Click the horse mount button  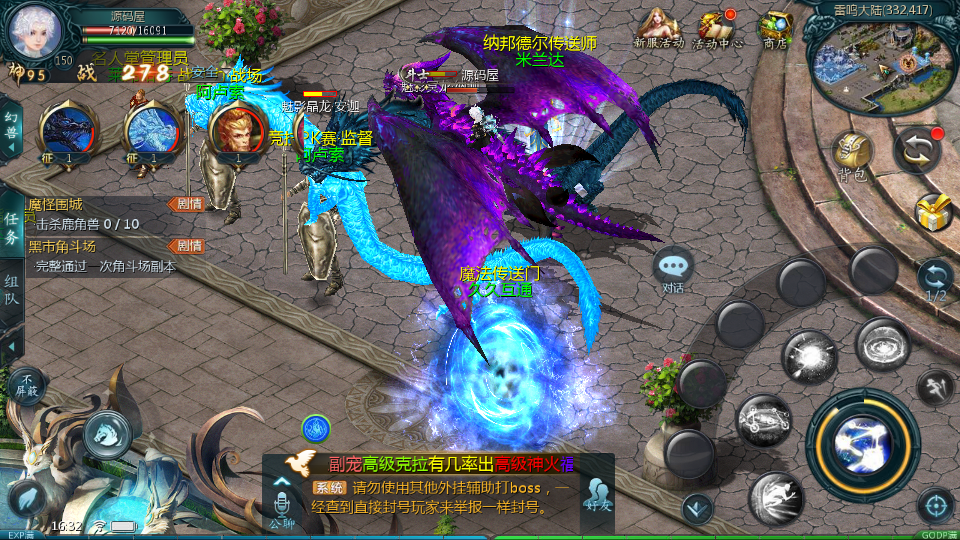point(107,431)
